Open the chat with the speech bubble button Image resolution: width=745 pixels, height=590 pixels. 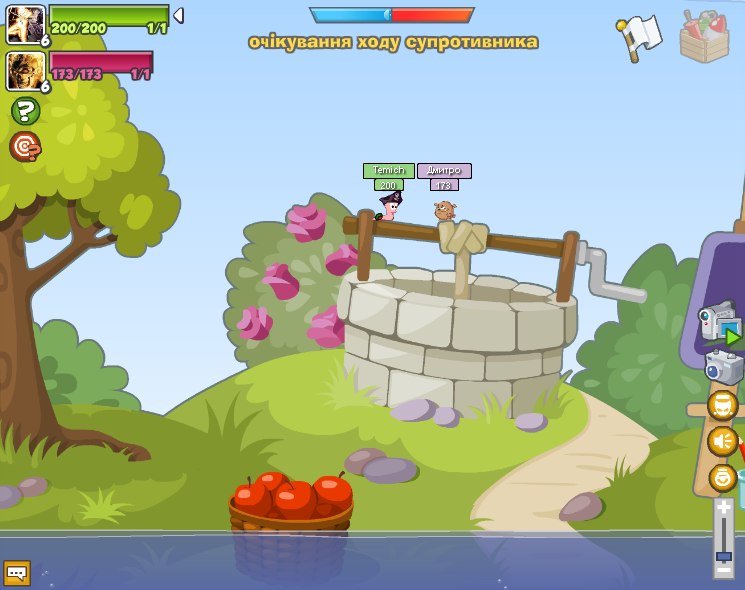(x=16, y=573)
